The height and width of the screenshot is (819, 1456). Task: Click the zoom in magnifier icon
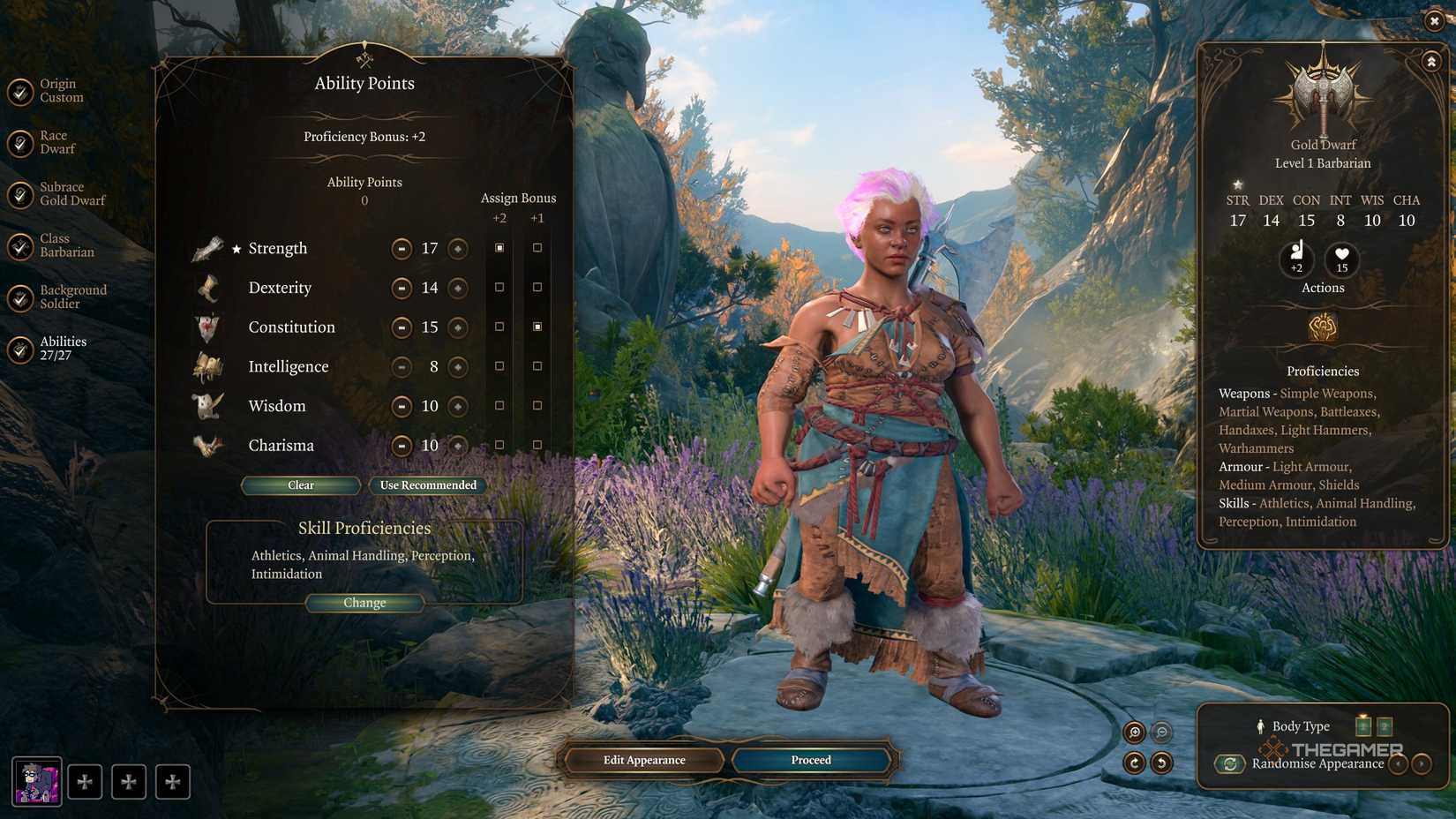(1134, 732)
